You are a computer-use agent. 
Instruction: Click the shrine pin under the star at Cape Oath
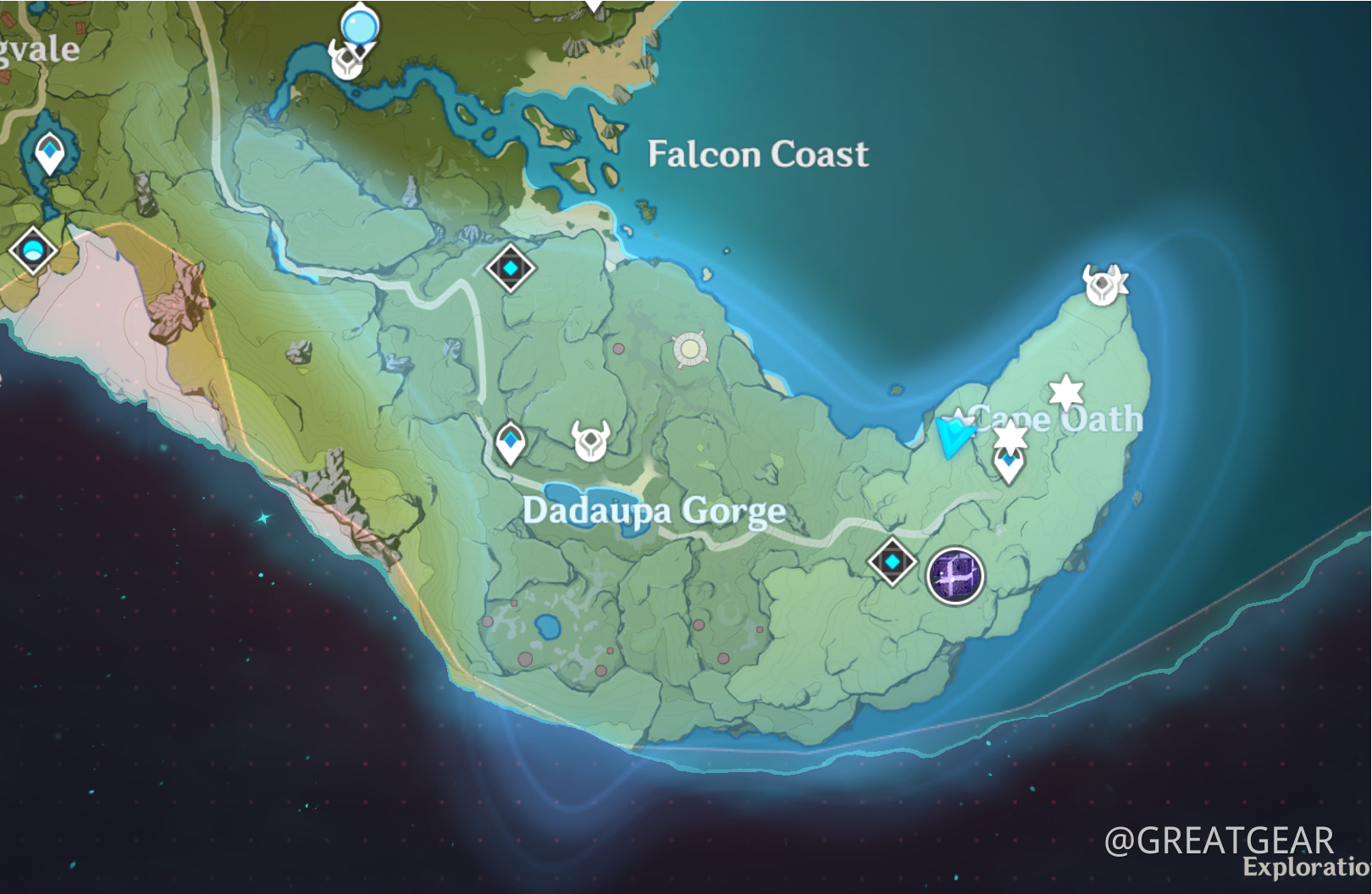pos(1008,462)
